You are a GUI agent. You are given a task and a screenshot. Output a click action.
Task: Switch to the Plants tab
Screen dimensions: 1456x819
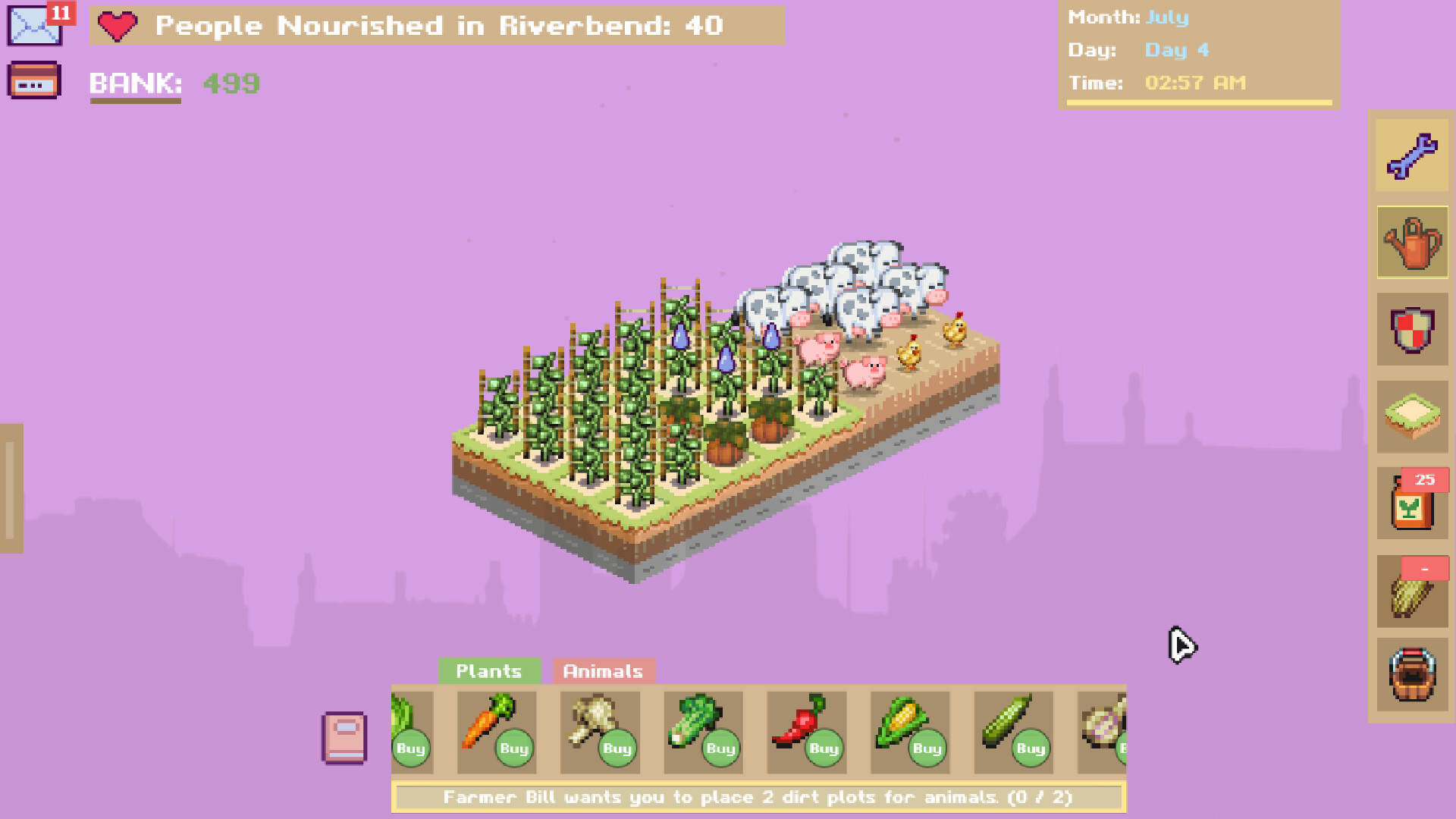coord(488,670)
